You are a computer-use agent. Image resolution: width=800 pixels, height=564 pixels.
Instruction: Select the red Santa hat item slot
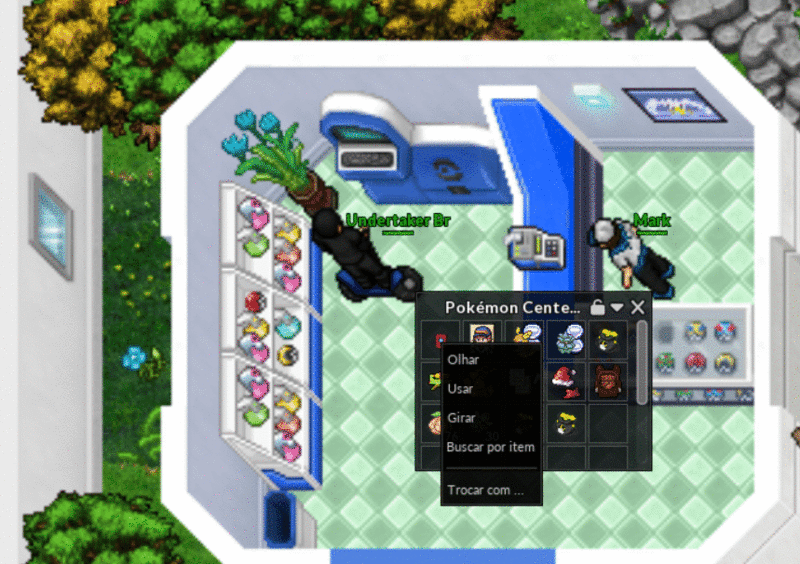[x=570, y=381]
